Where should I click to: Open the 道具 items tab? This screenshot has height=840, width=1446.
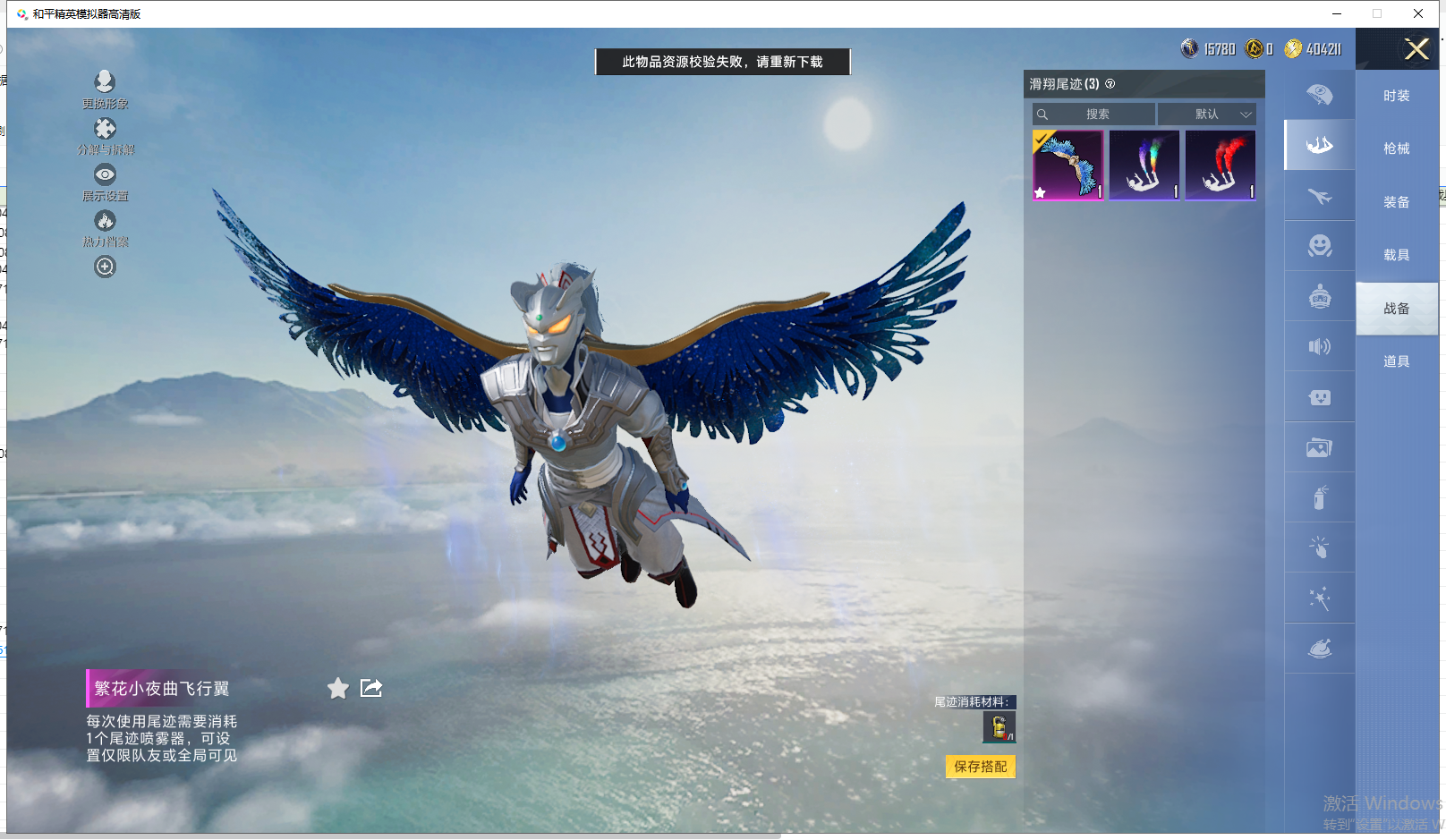point(1396,361)
